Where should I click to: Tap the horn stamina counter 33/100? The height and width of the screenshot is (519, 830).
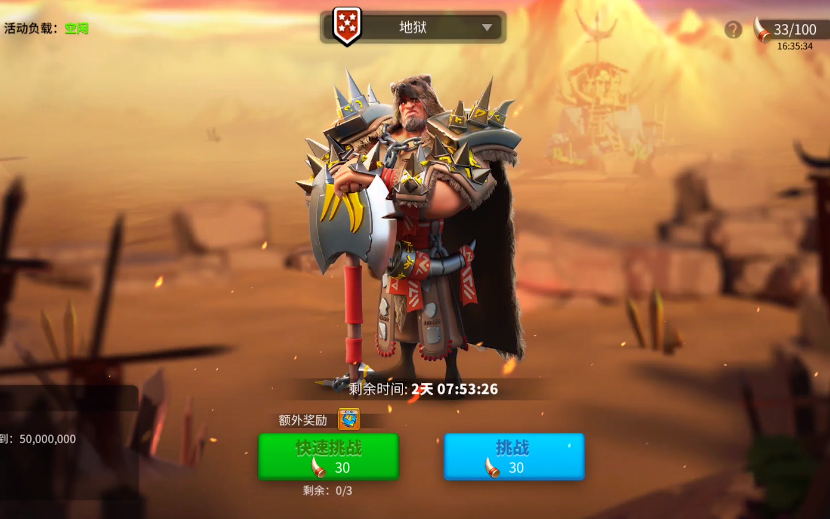(790, 29)
